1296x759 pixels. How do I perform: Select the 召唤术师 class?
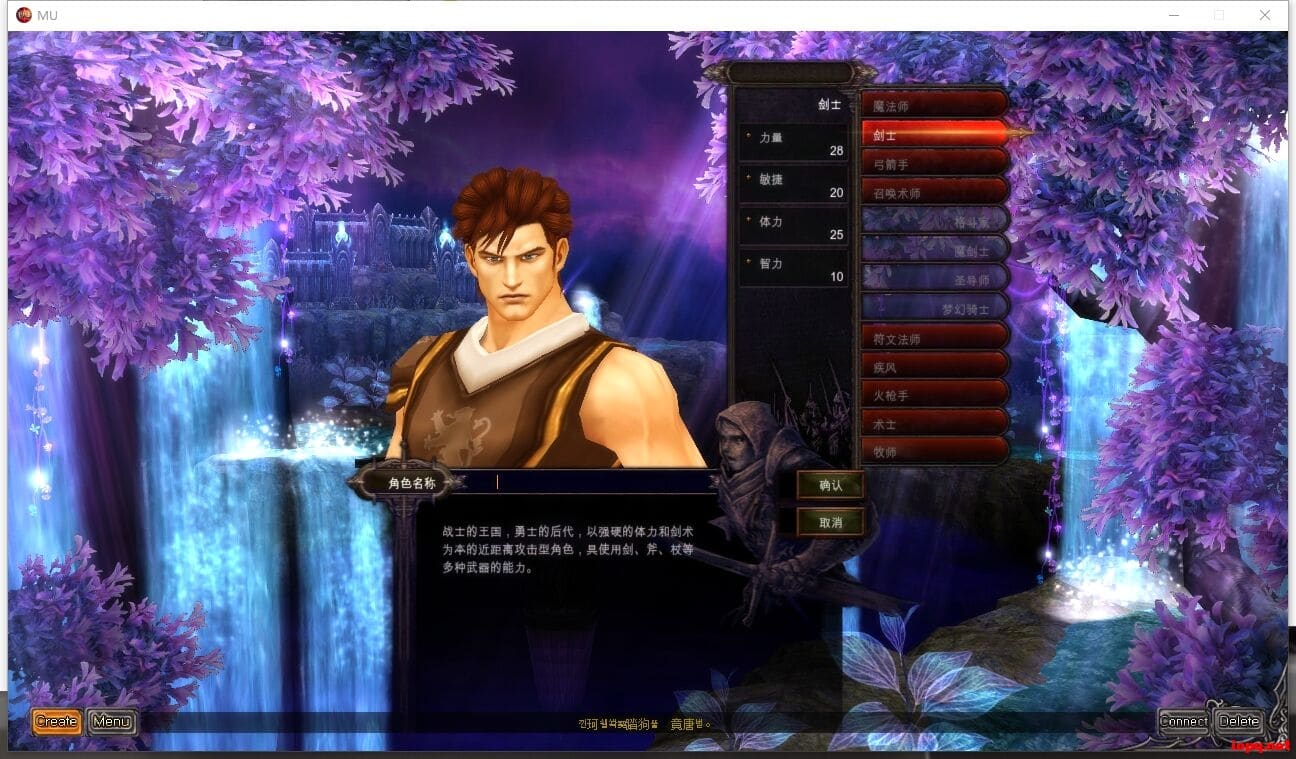point(933,191)
